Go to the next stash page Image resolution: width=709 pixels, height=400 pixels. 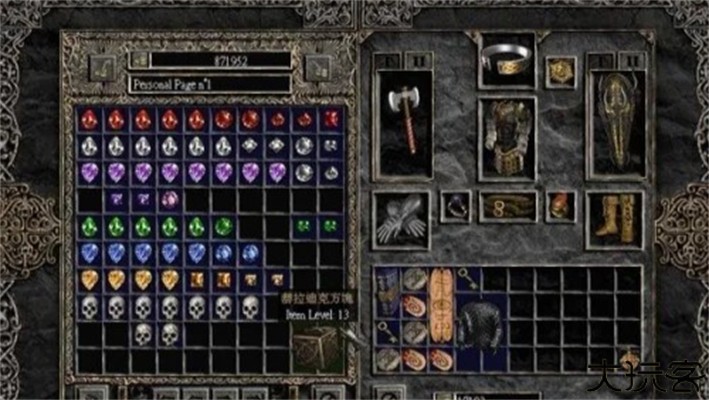click(318, 67)
